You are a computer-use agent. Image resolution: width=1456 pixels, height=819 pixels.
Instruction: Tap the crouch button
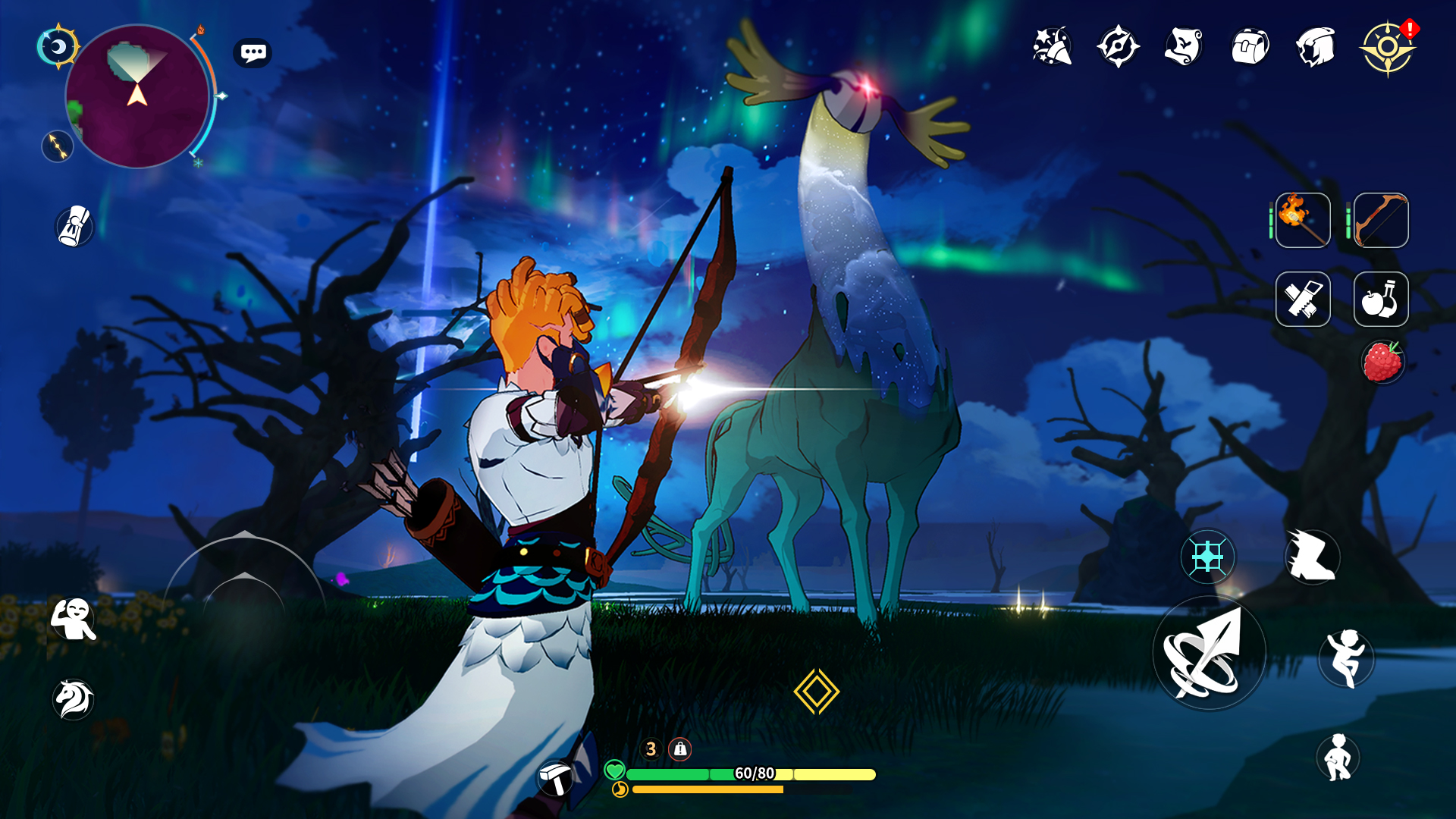point(1338,757)
